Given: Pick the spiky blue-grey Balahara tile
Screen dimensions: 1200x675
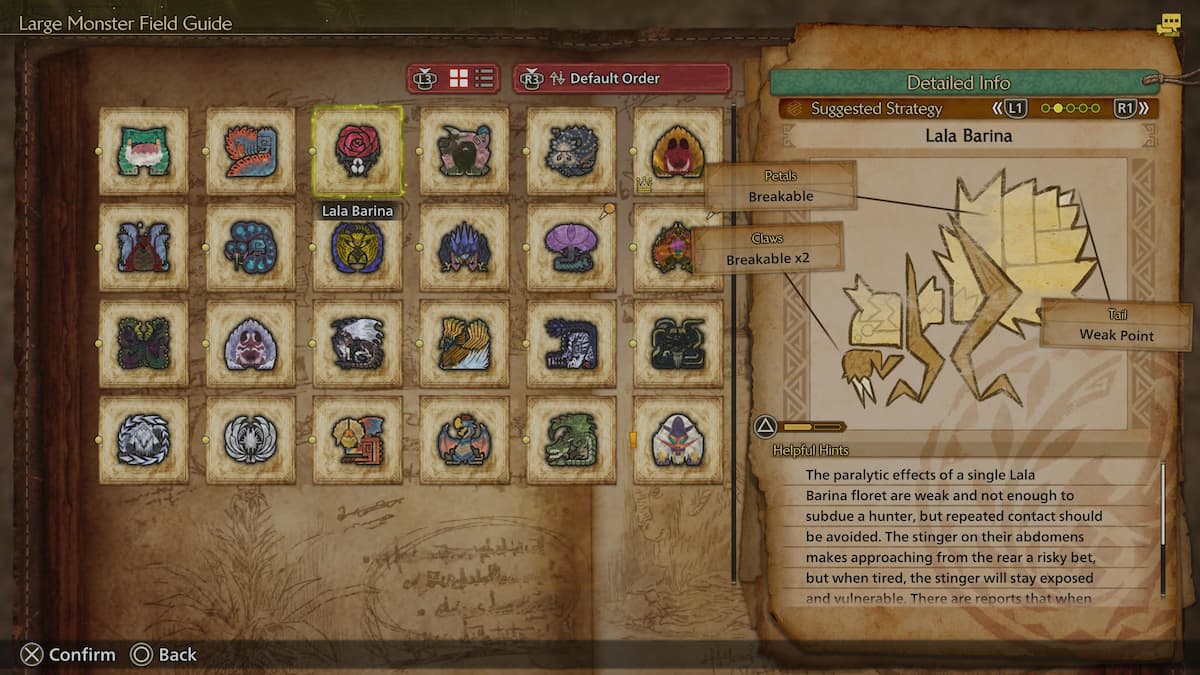Looking at the screenshot, I should click(x=571, y=151).
